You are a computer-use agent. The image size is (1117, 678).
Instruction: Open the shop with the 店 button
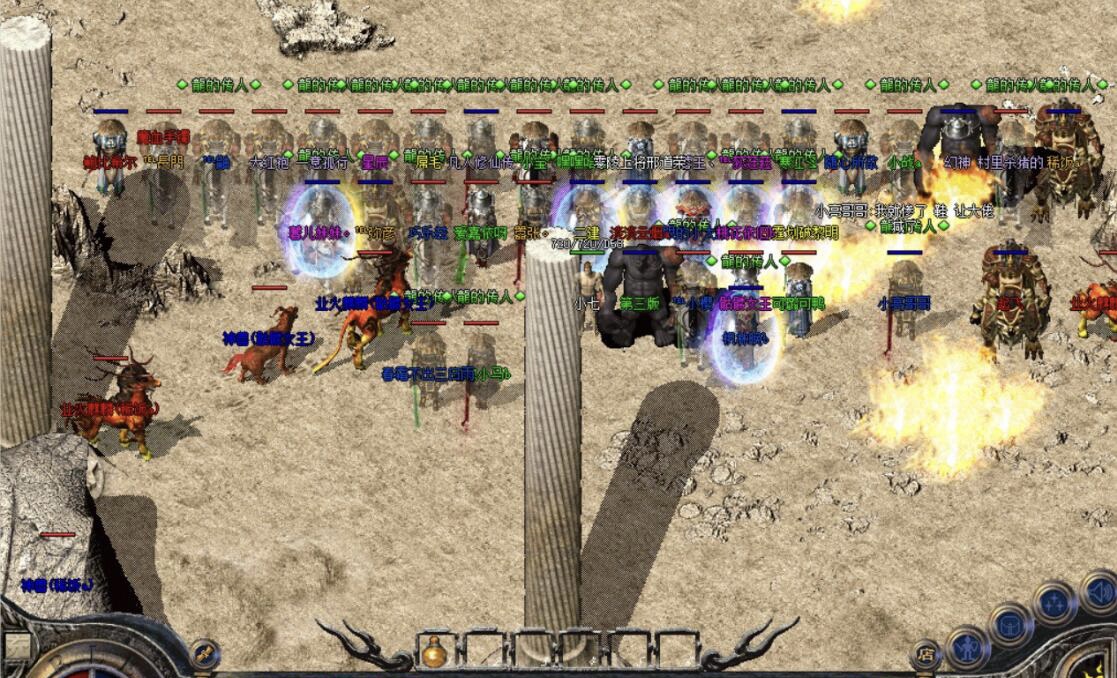pos(926,655)
